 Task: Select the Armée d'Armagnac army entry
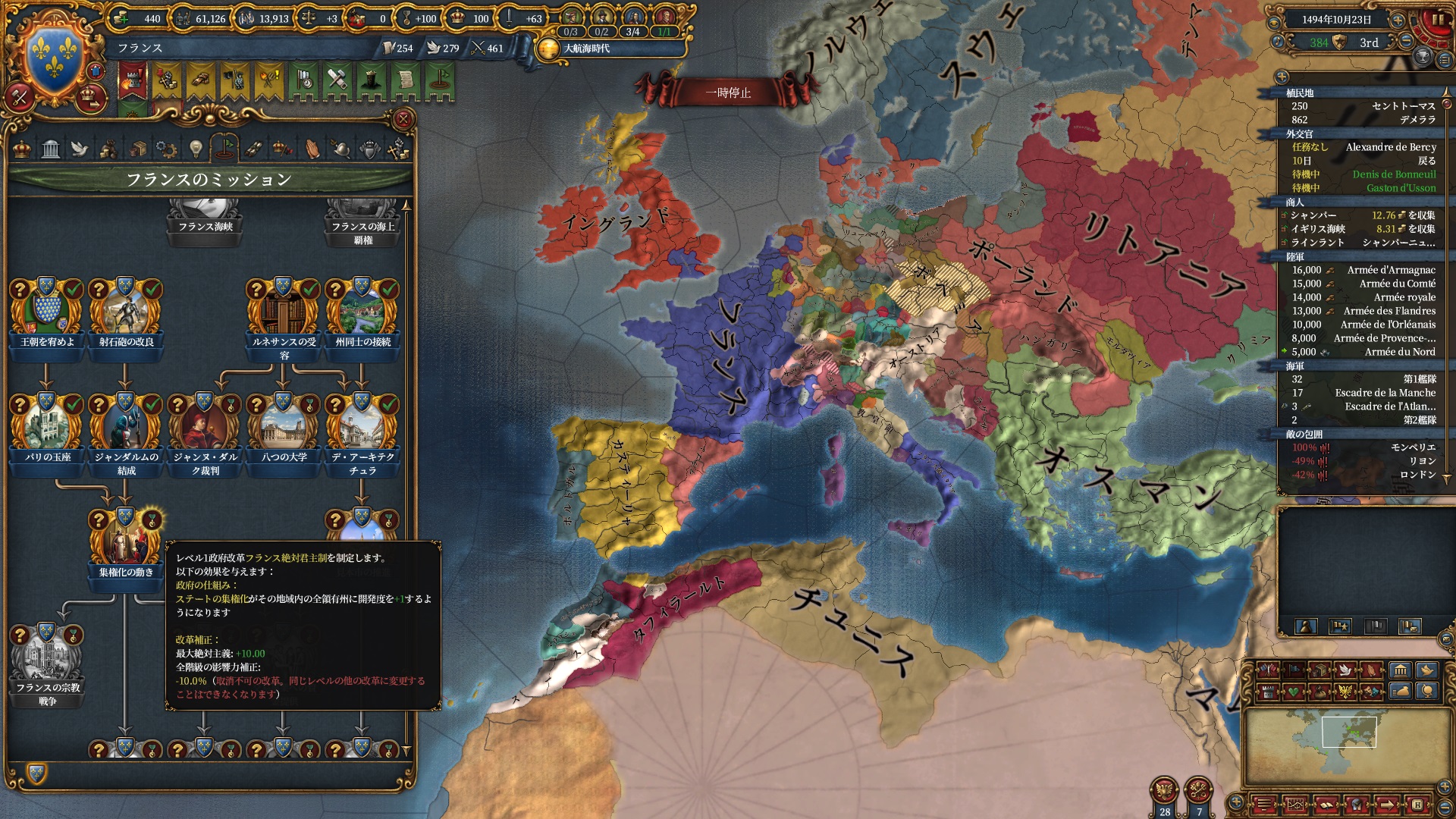point(1363,270)
